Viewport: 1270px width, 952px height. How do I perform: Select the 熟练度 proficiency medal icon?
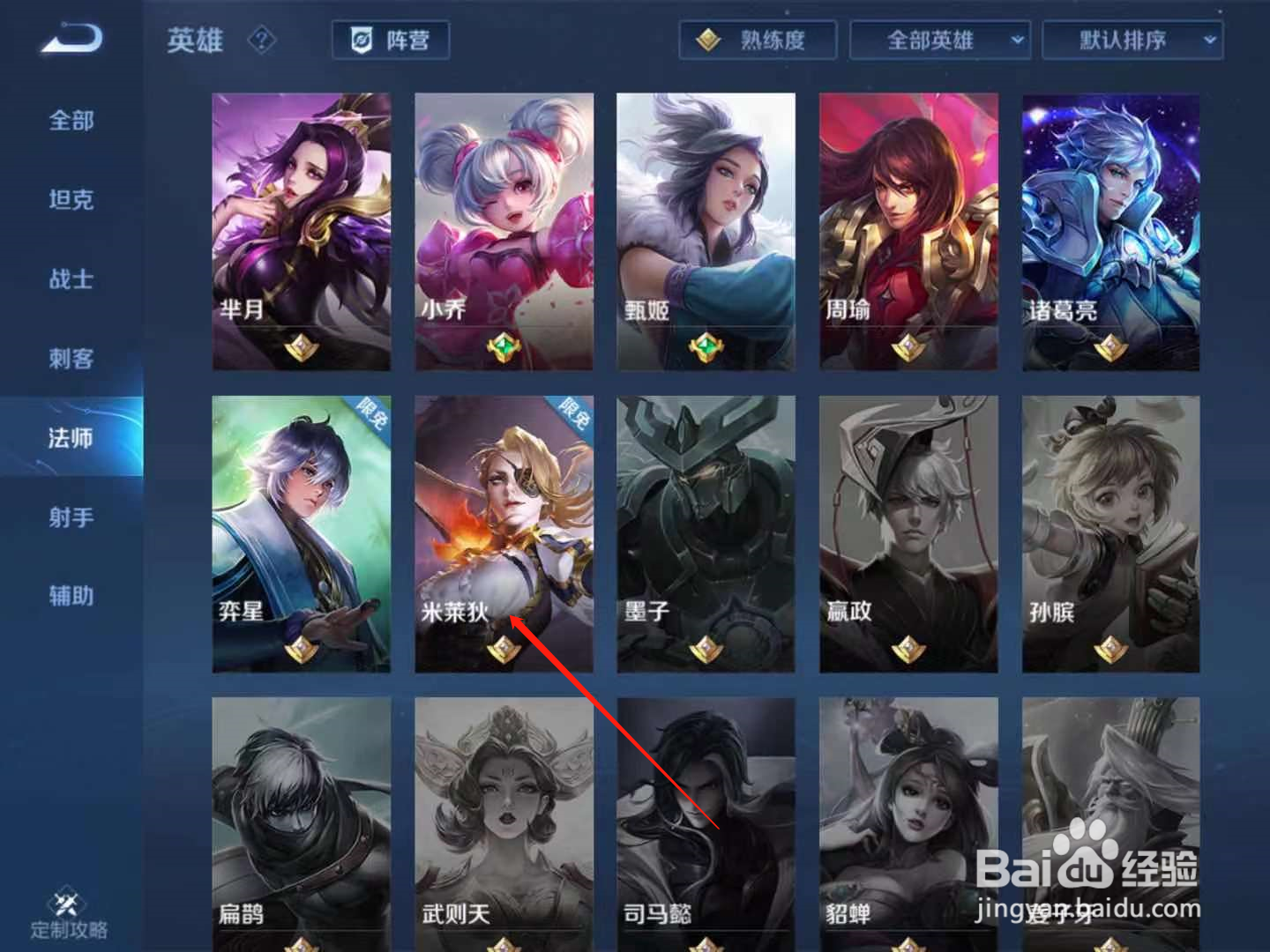[706, 39]
